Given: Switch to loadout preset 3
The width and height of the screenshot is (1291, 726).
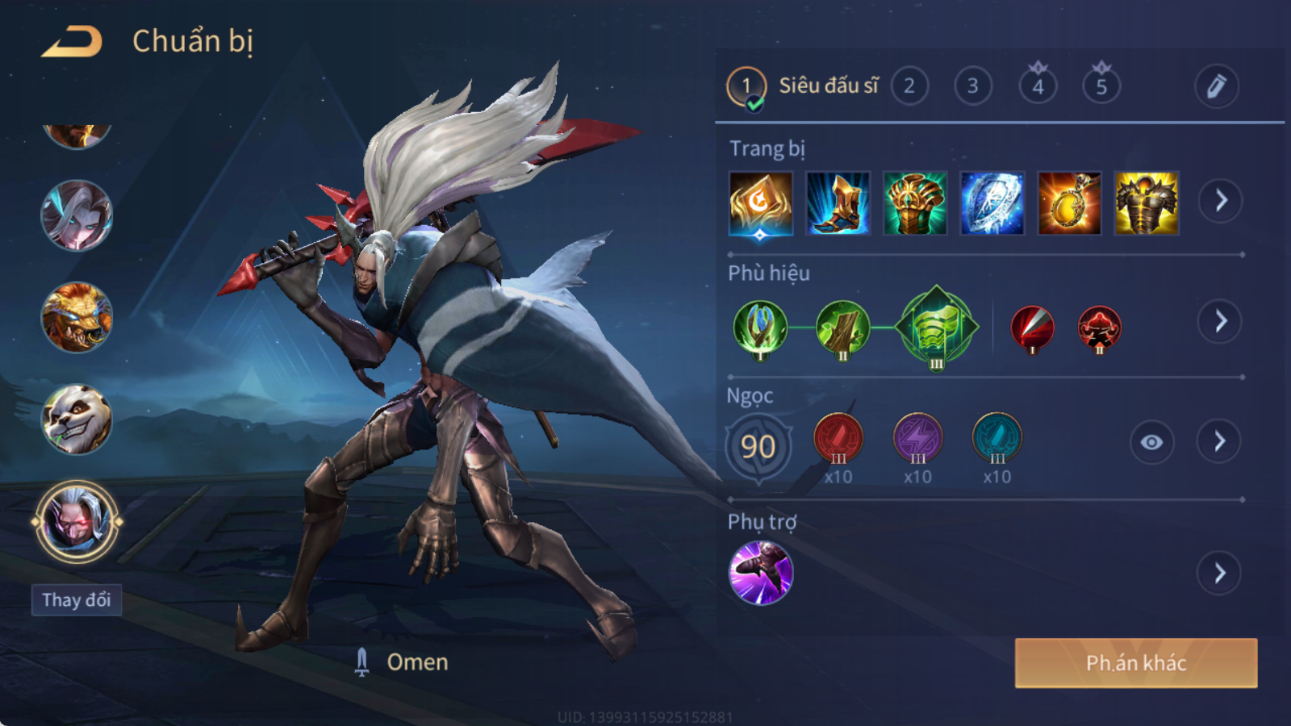Looking at the screenshot, I should 973,86.
